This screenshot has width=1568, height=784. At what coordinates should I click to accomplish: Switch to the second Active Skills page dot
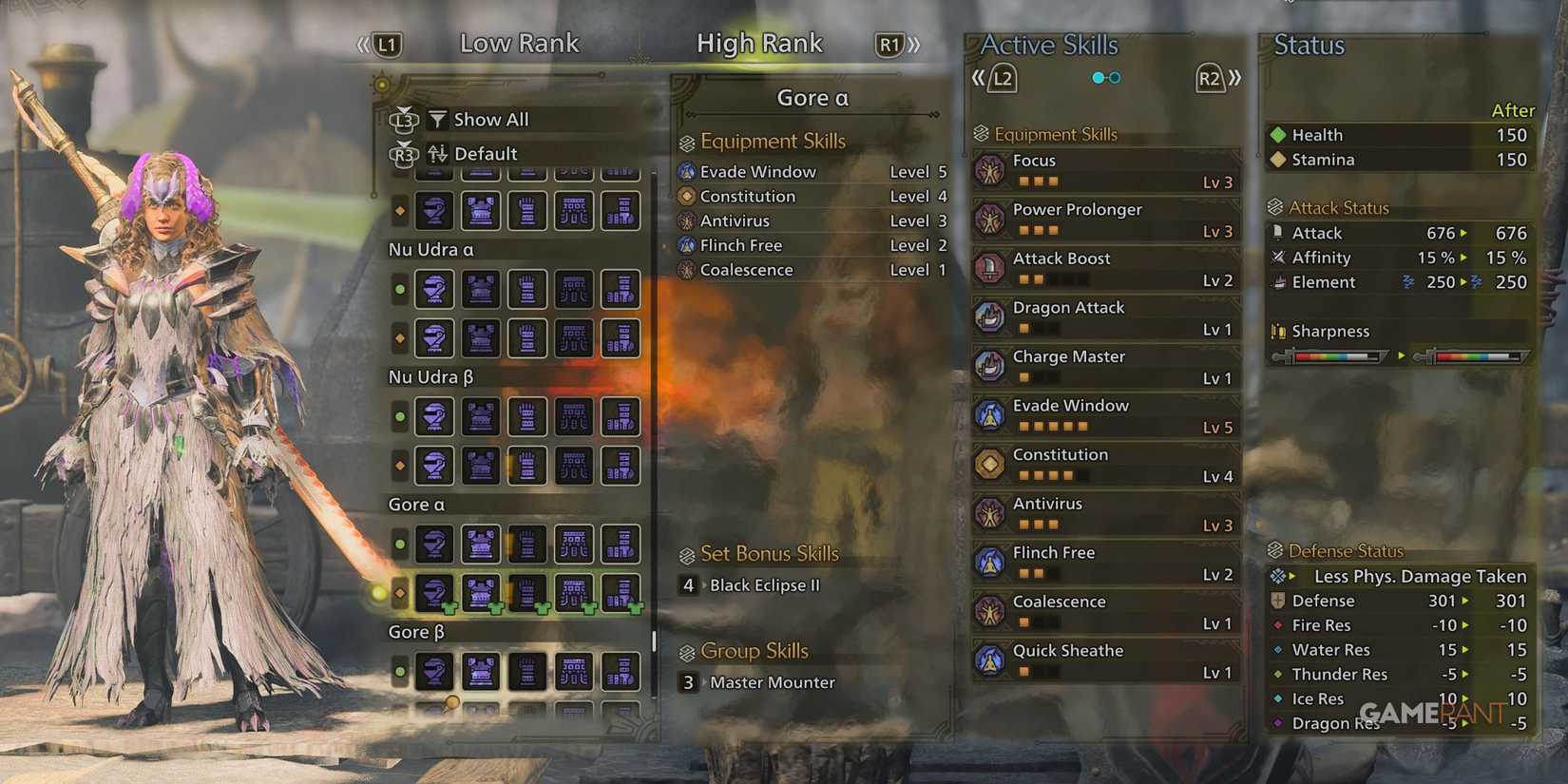click(1115, 77)
